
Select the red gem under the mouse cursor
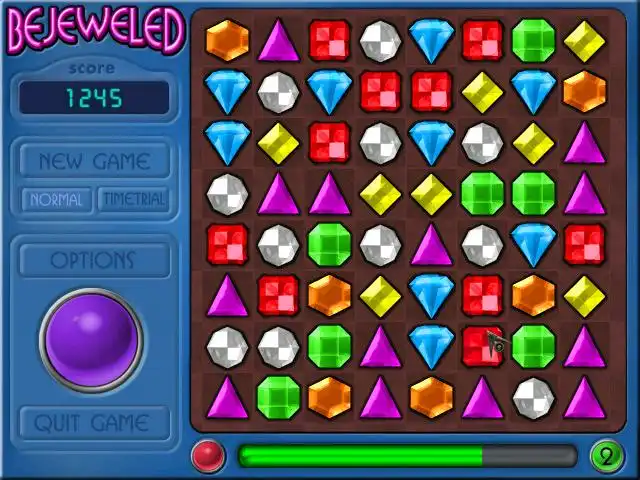(482, 345)
